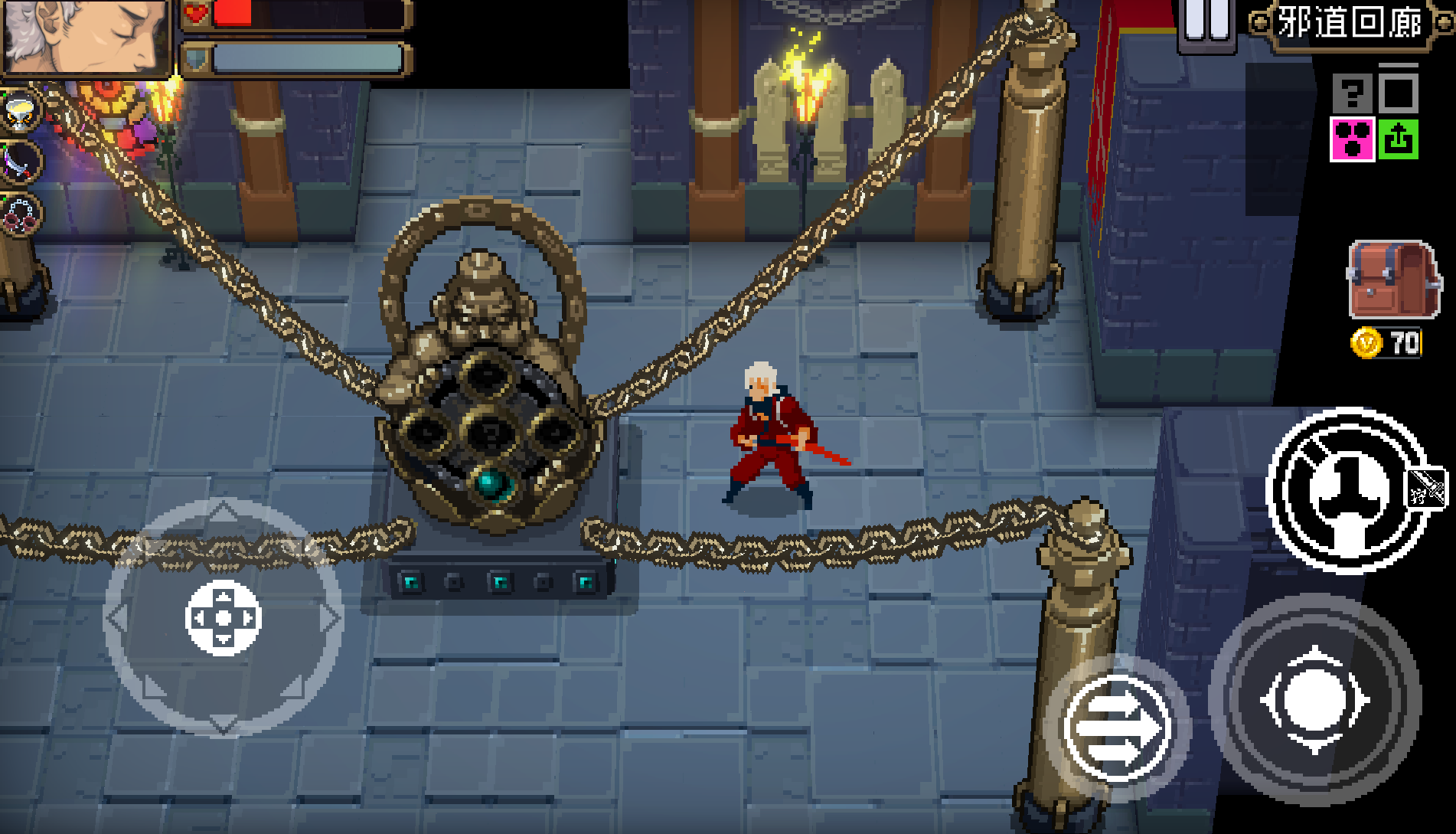This screenshot has width=1456, height=834.
Task: Open the treasure chest inventory
Action: tap(1392, 280)
